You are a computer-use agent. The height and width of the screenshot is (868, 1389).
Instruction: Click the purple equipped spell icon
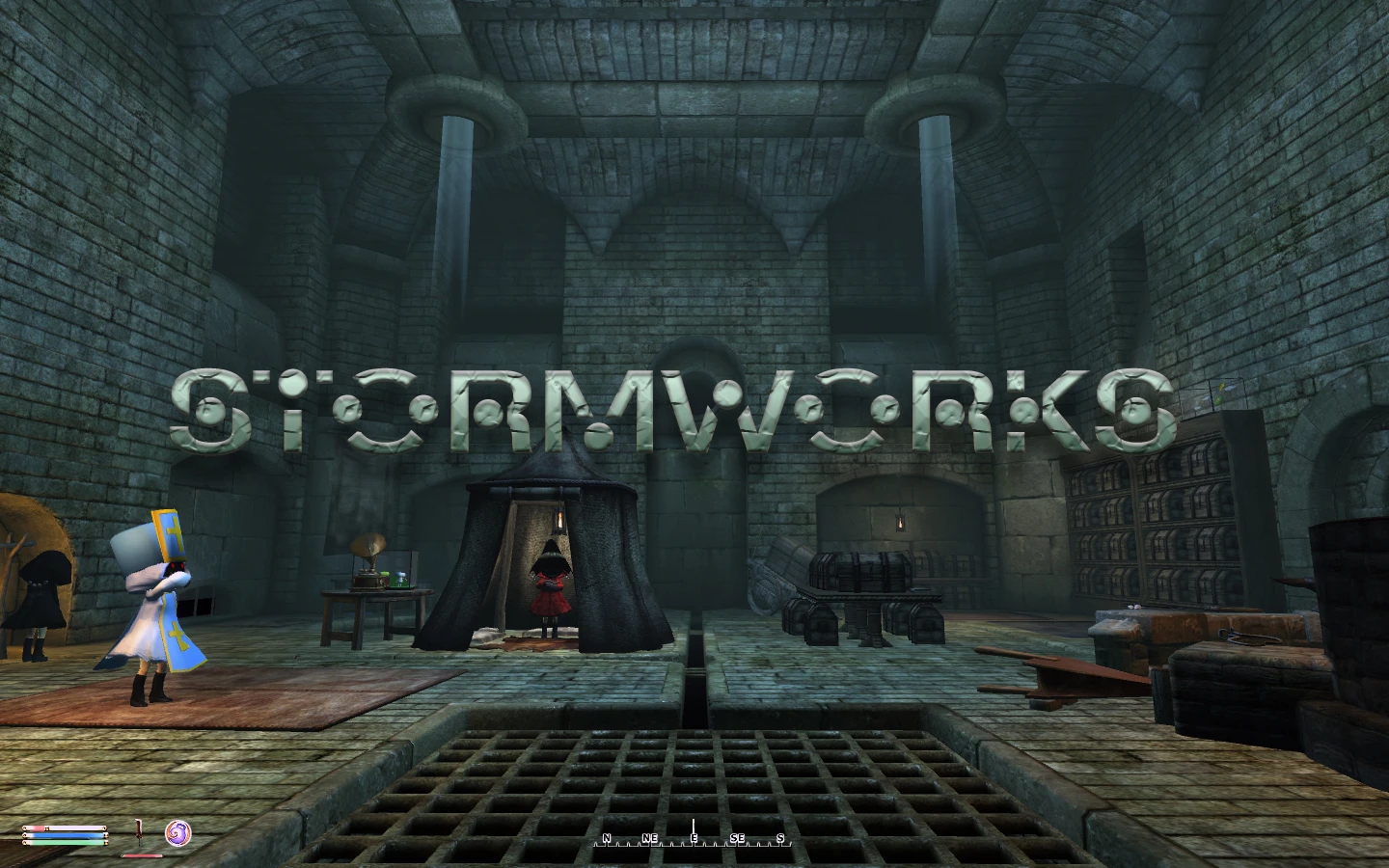click(x=178, y=833)
